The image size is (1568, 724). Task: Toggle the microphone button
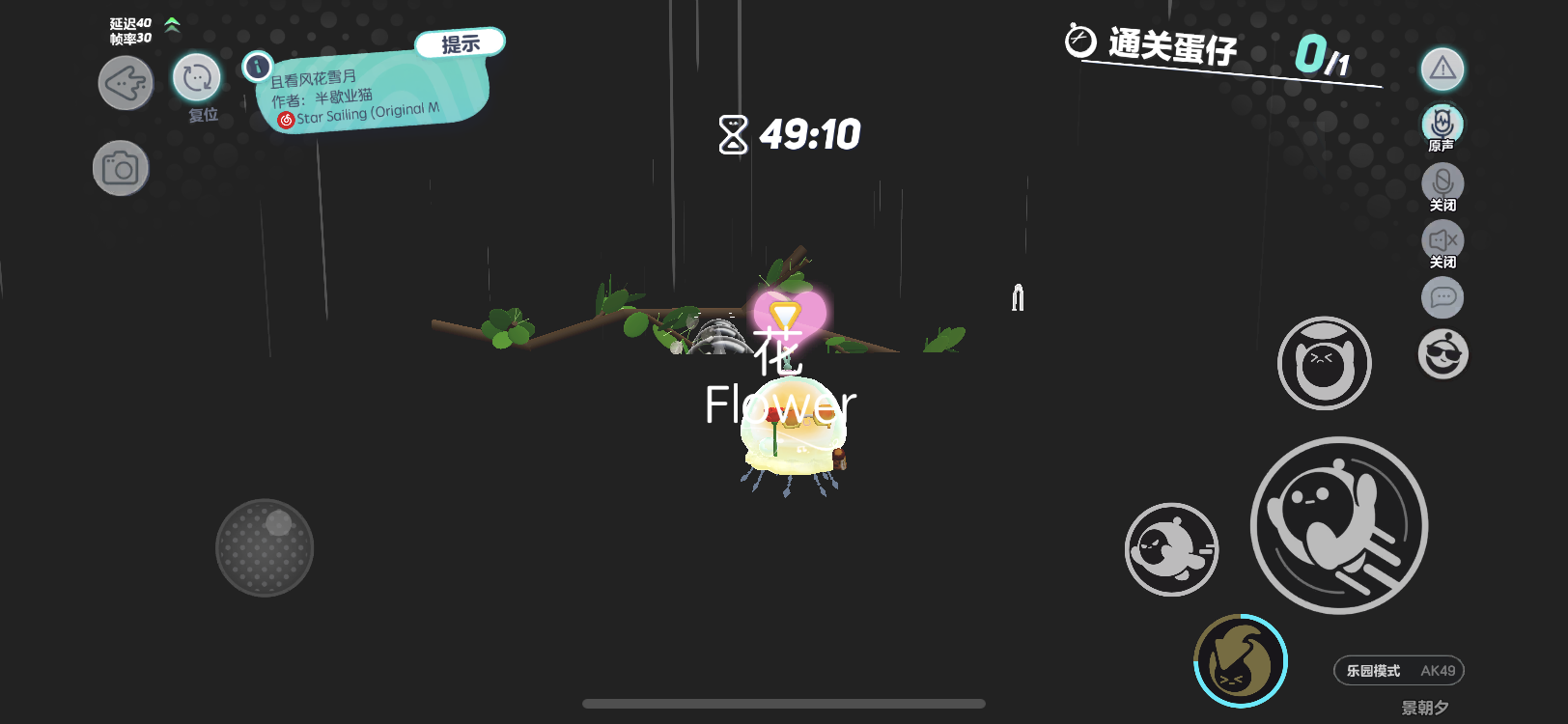coord(1442,182)
